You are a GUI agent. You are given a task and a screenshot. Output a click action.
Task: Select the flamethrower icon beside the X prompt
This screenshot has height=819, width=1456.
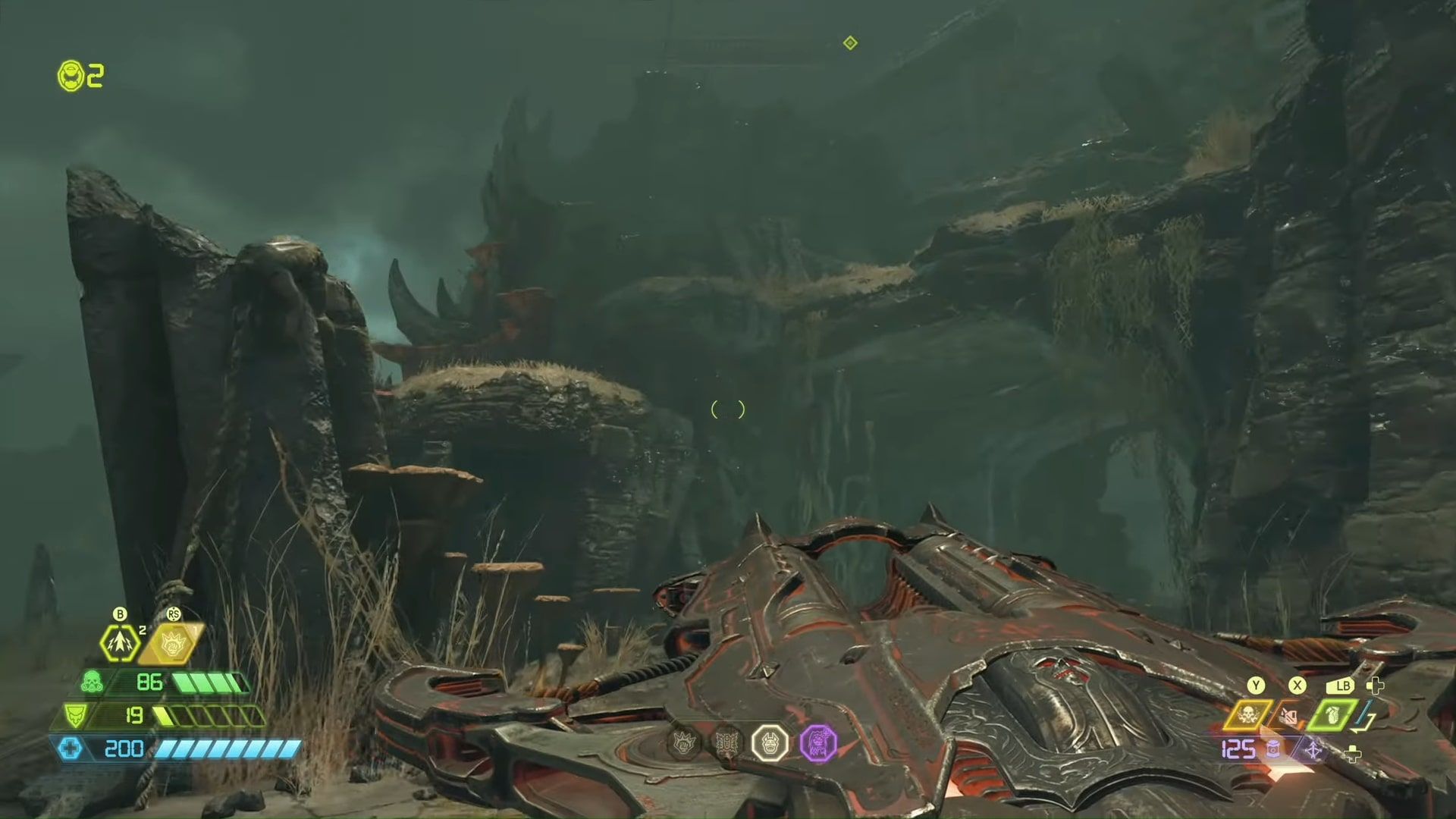point(1289,714)
